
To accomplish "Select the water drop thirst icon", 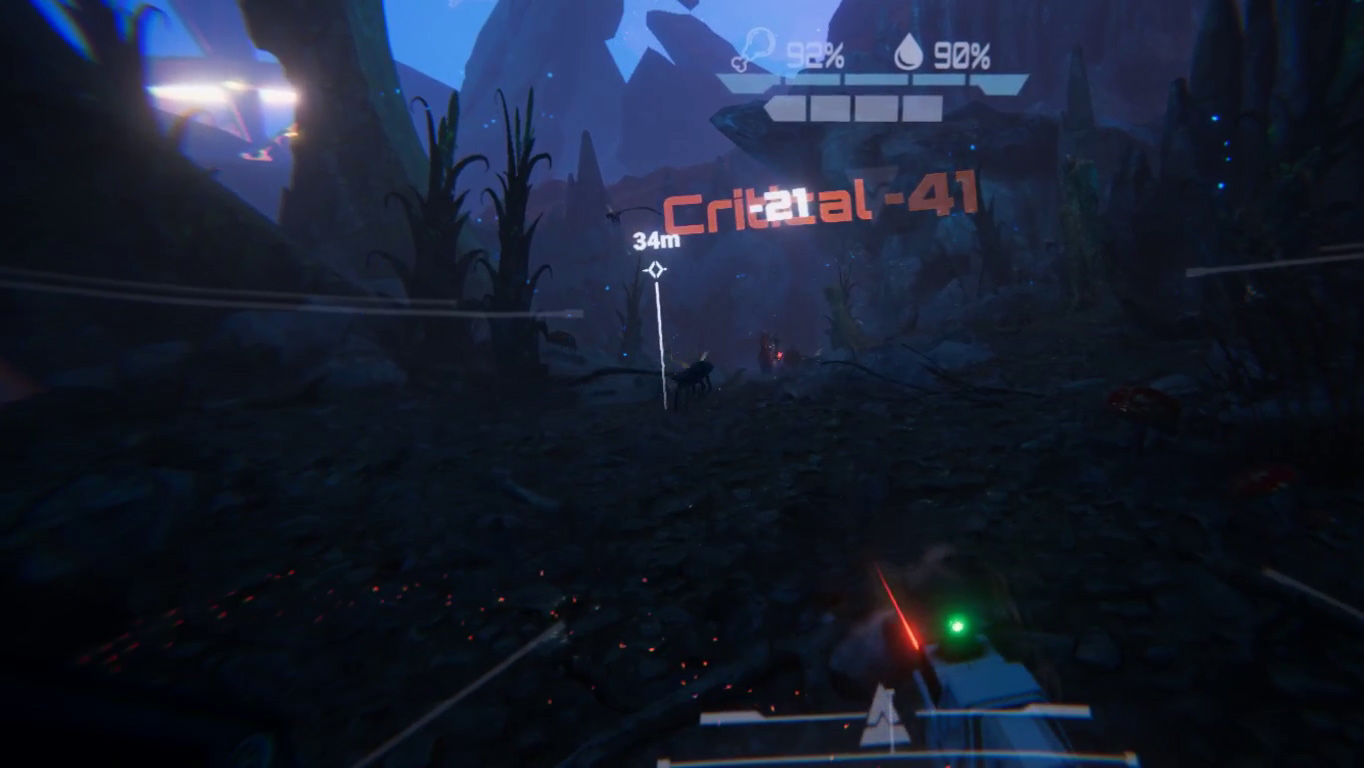I will tap(908, 52).
